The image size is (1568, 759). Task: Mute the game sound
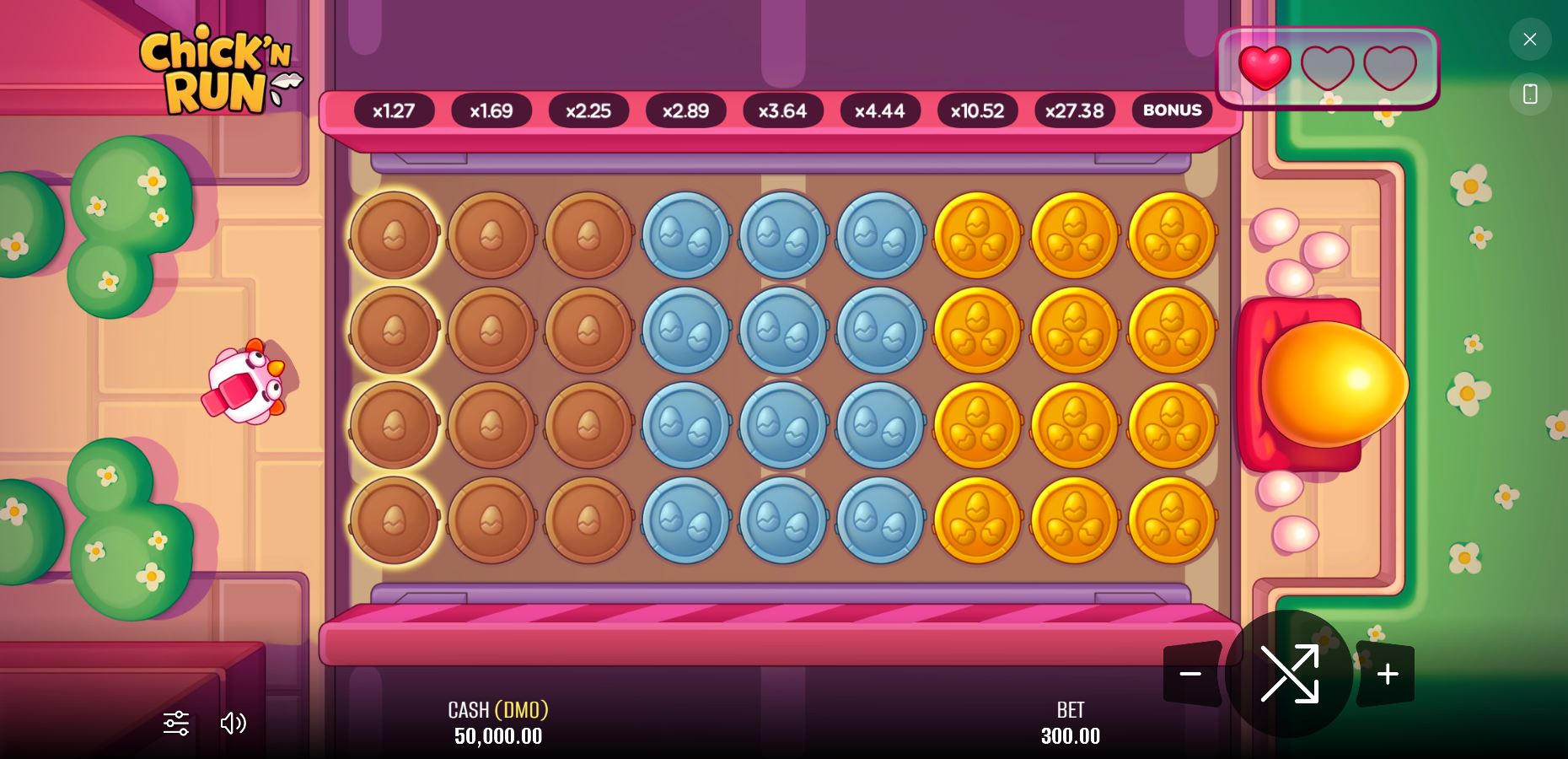(234, 724)
